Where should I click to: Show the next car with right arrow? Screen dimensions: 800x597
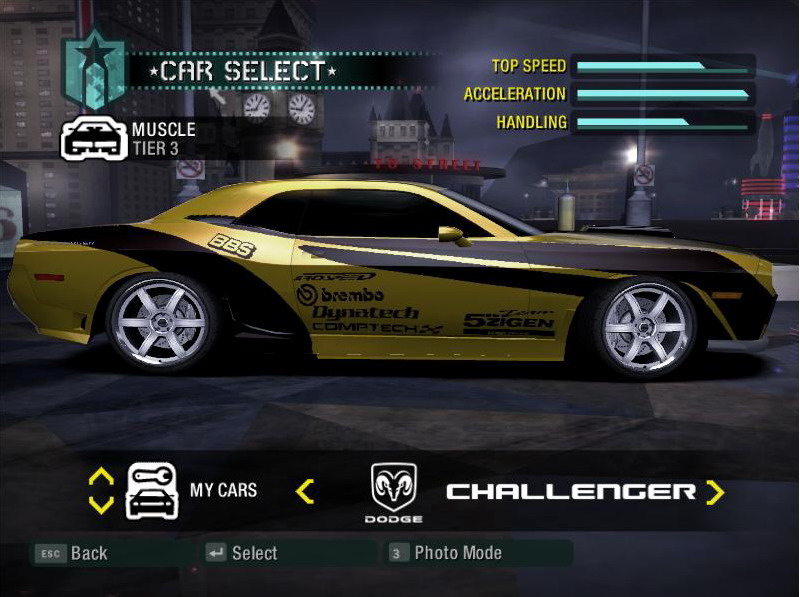[x=714, y=491]
